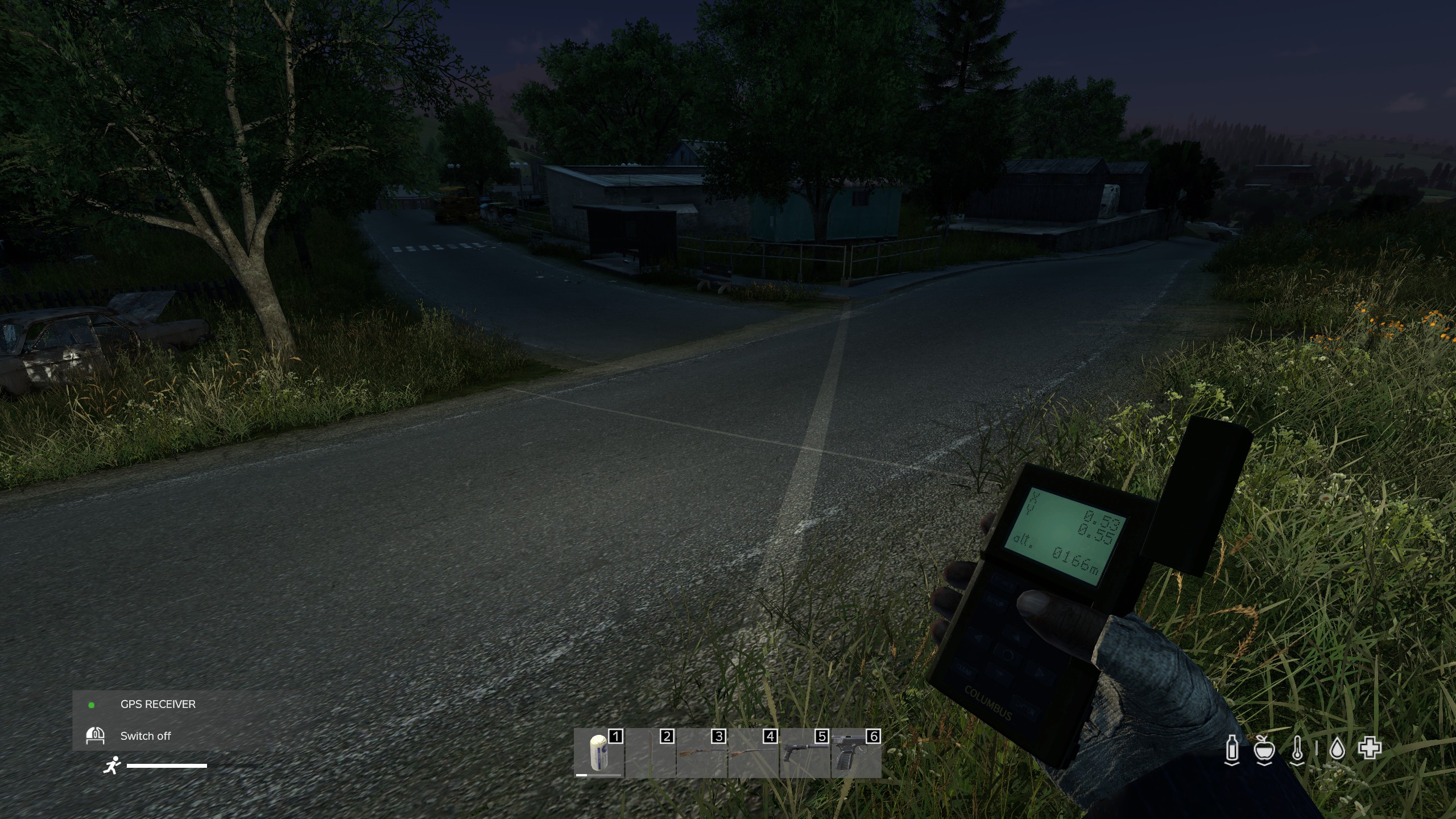Click the hunger apple status icon
This screenshot has width=1456, height=819.
click(1264, 750)
